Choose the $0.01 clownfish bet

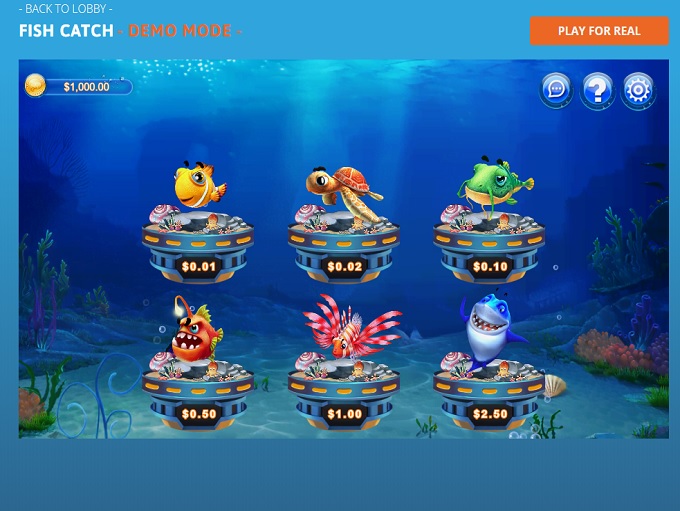[x=198, y=240]
